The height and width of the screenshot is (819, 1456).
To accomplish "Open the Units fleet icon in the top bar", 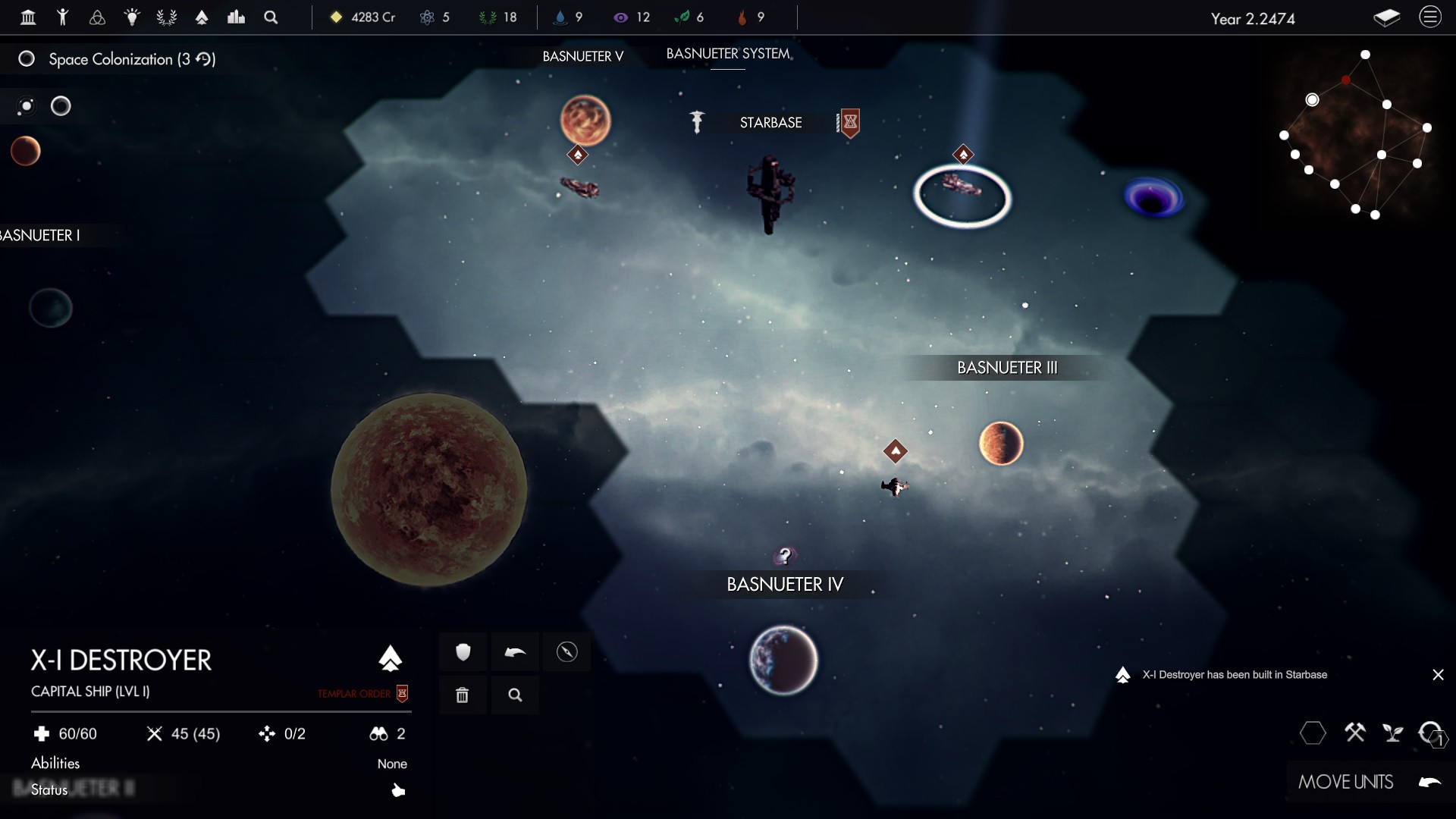I will tap(202, 17).
